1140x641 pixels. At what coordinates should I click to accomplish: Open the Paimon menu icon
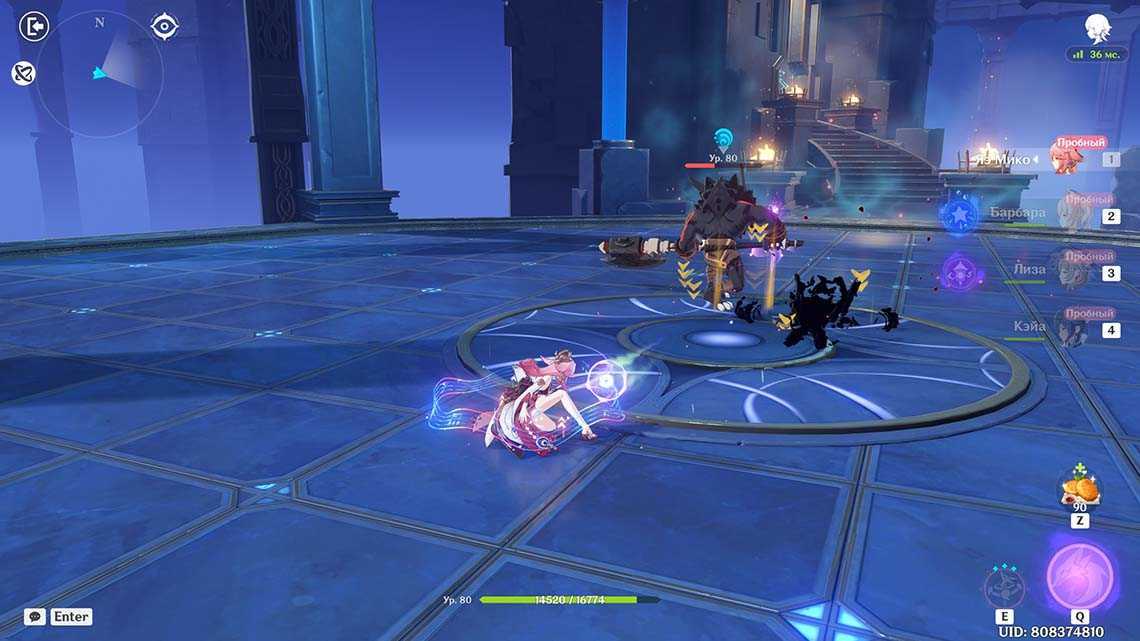coord(1098,28)
